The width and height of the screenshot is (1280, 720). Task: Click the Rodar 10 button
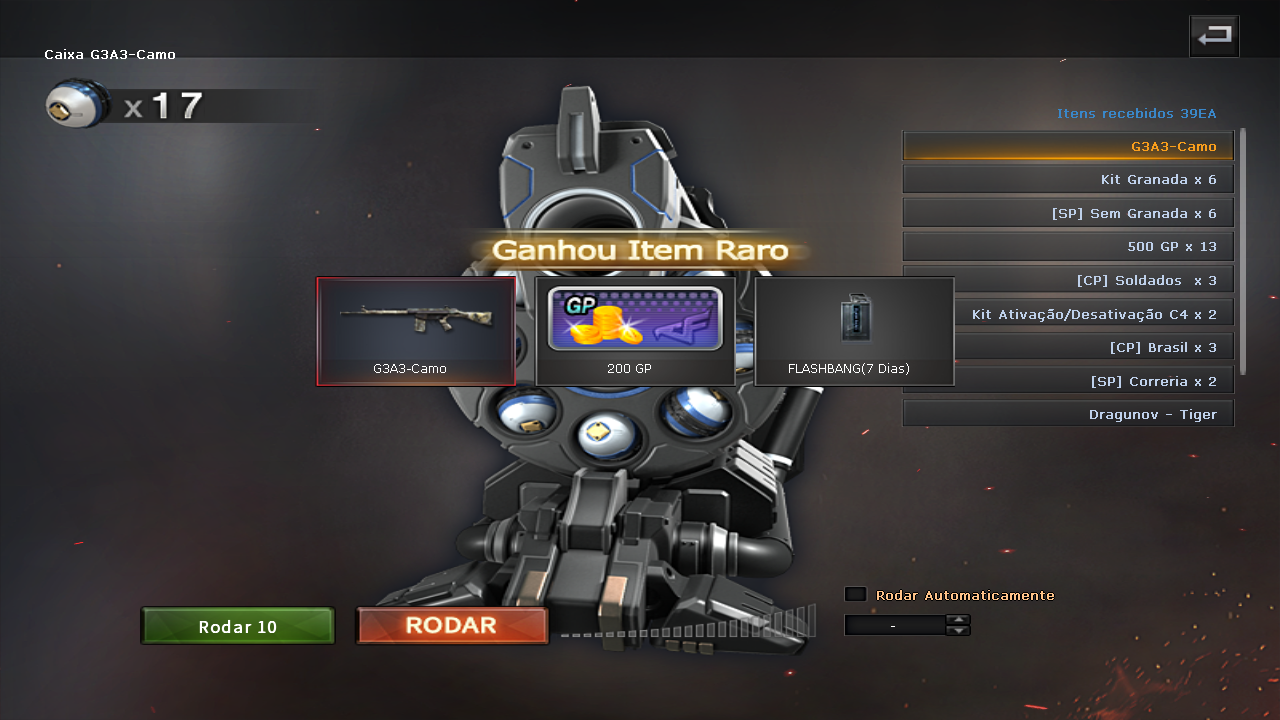pos(237,626)
